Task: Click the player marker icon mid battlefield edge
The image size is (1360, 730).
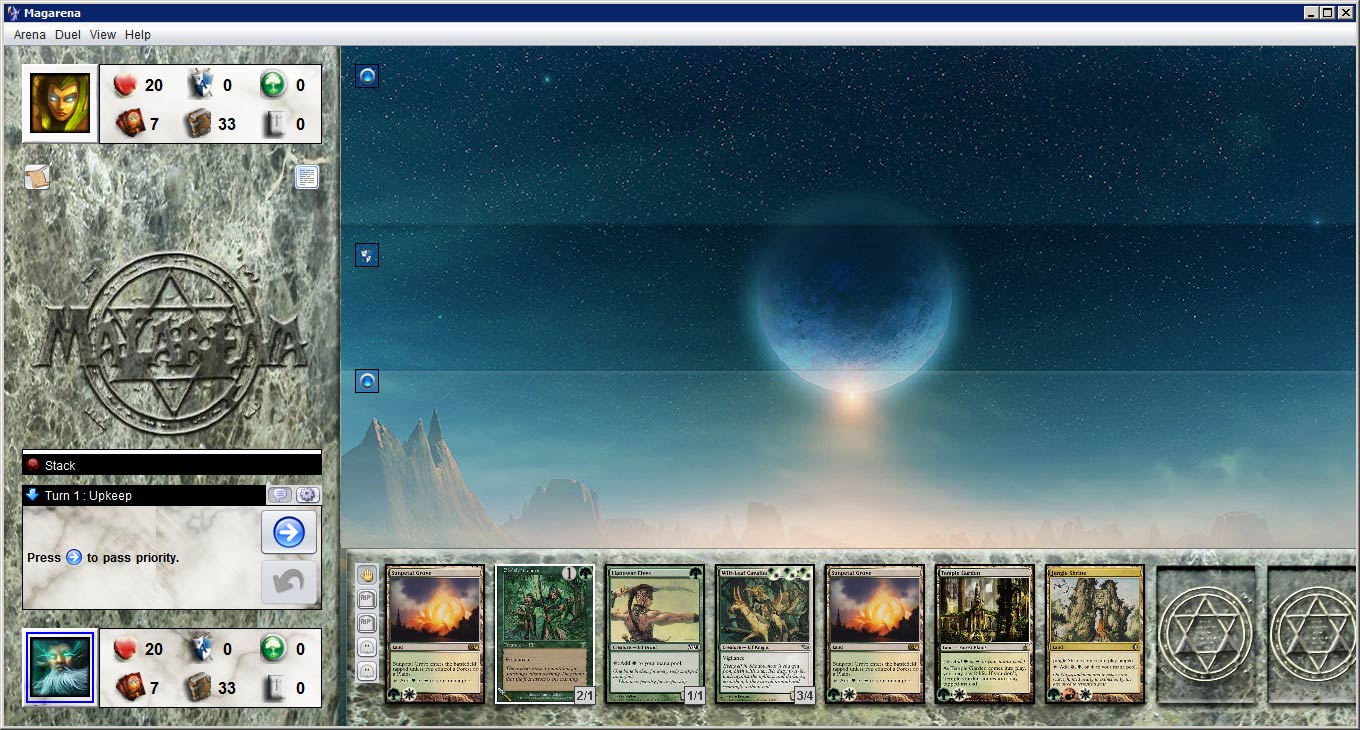Action: coord(366,254)
